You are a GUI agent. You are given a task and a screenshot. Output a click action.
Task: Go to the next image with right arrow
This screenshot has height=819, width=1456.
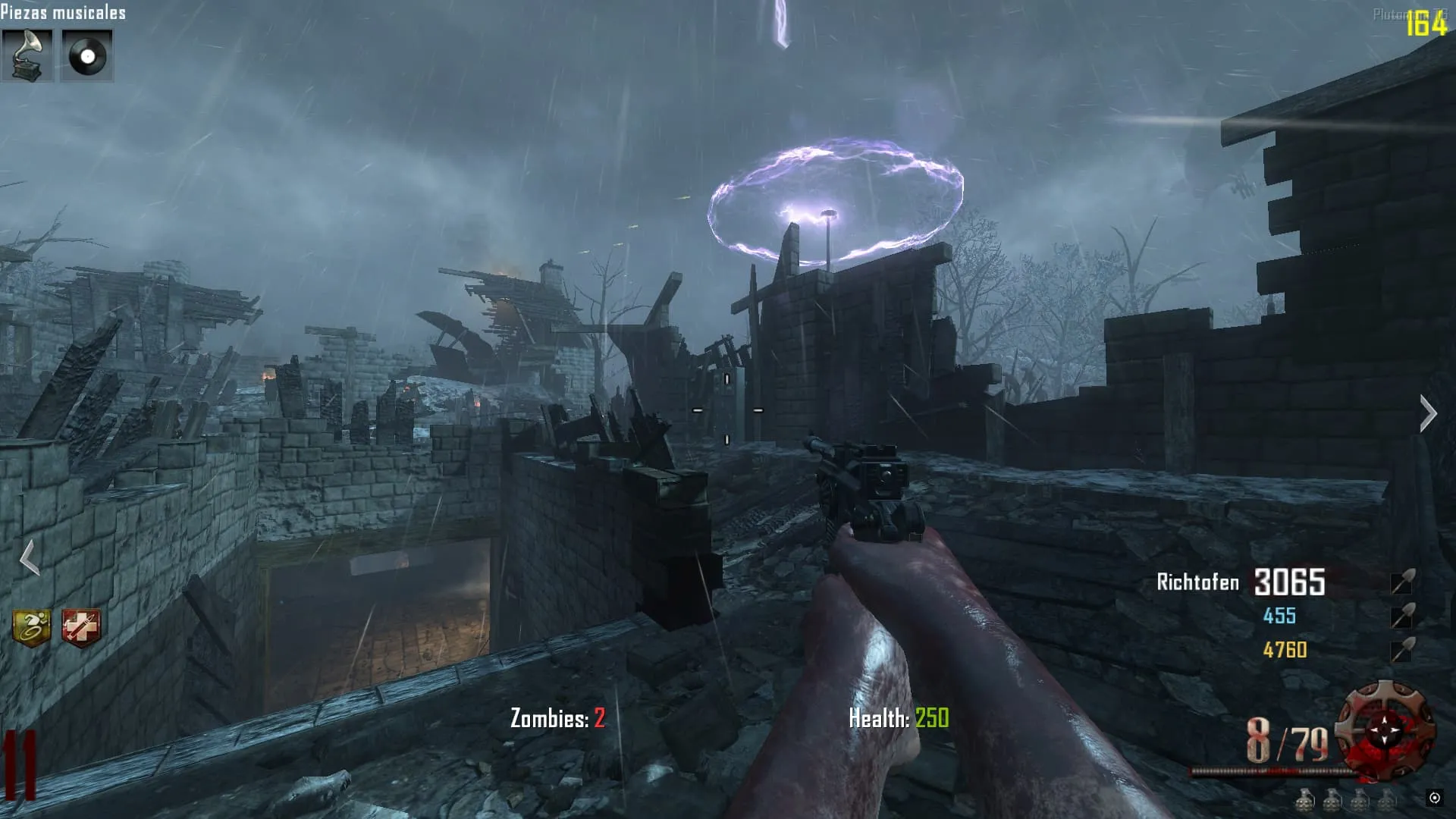coord(1428,414)
